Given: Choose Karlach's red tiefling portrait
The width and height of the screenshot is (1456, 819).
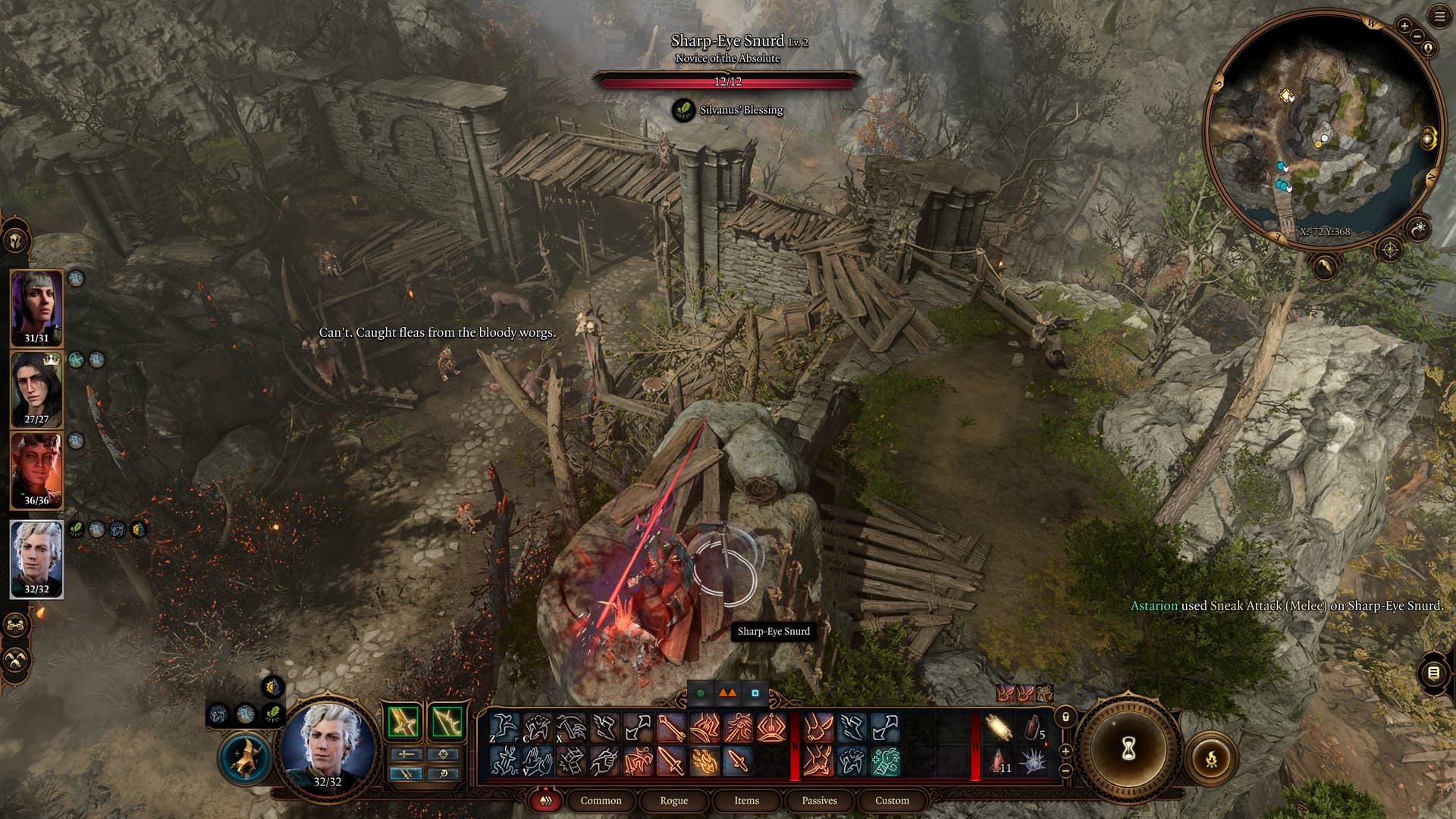Looking at the screenshot, I should (36, 470).
